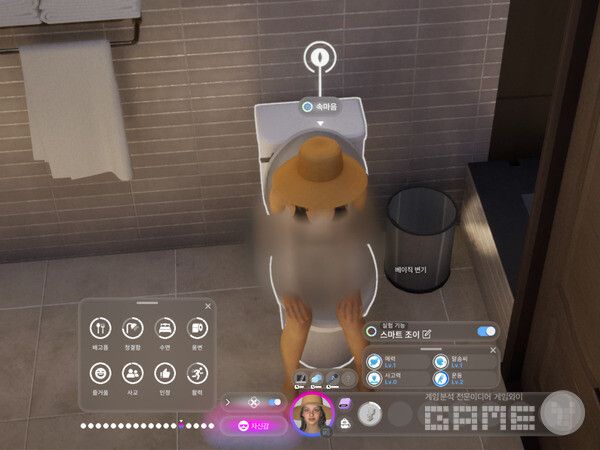This screenshot has width=600, height=450.
Task: Expand the arrow beside the small toggle
Action: coord(229,403)
